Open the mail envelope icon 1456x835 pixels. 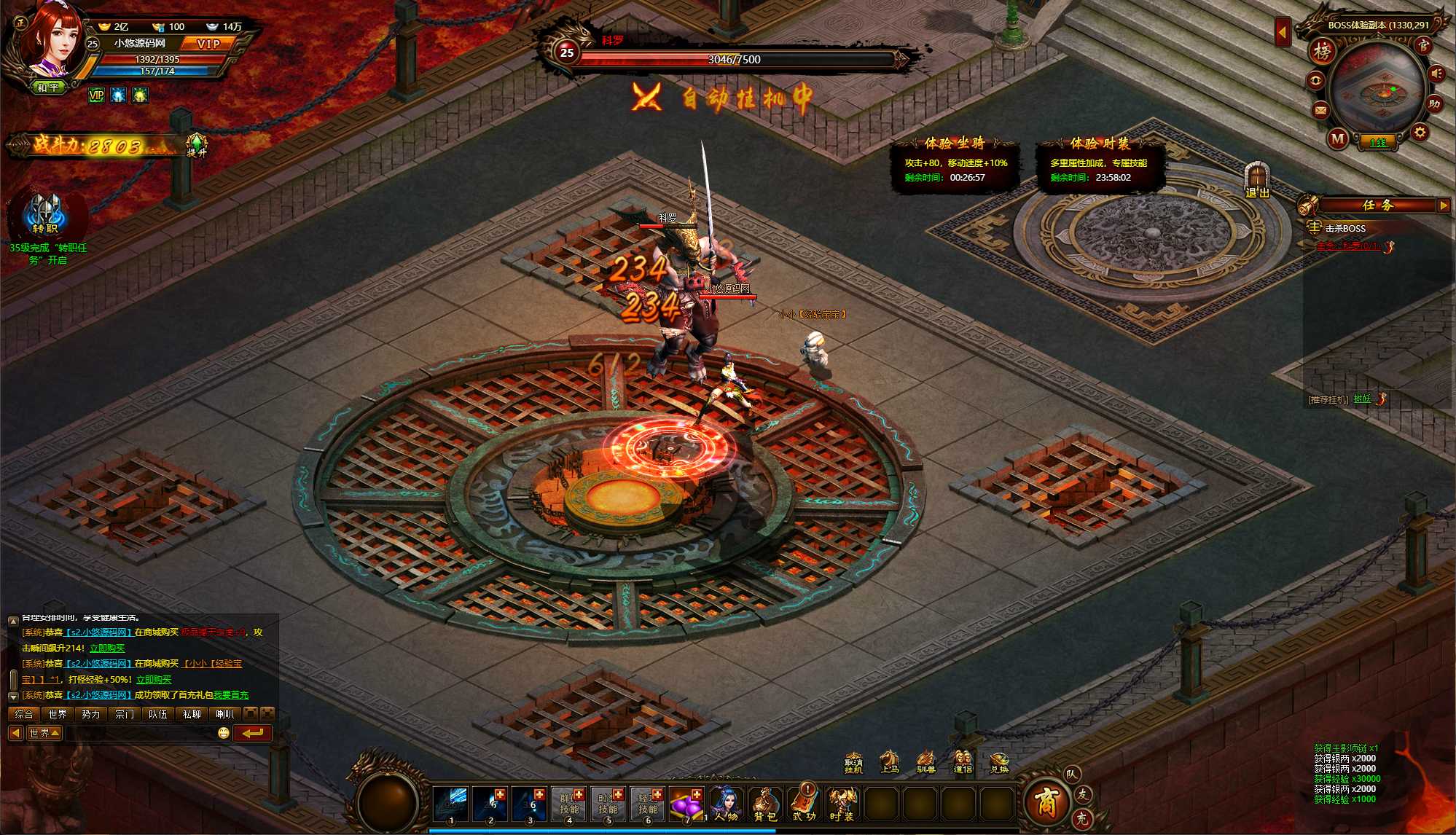(1320, 111)
